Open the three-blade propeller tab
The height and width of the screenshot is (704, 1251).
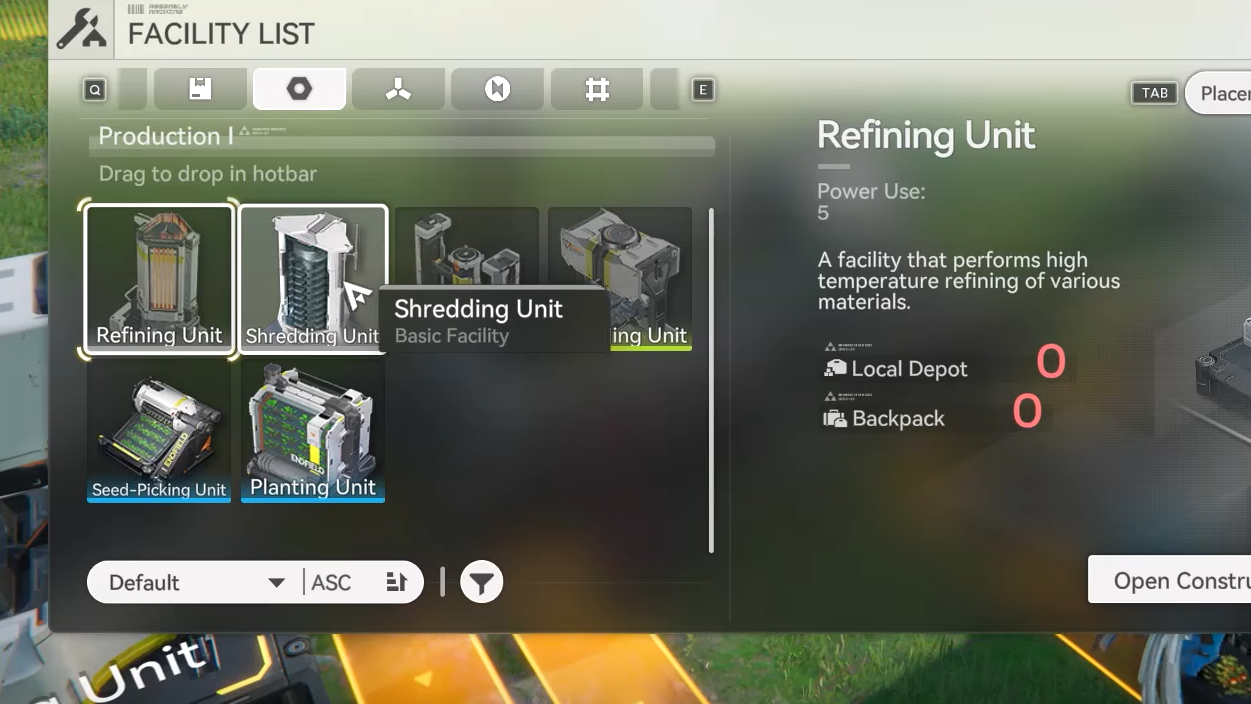point(398,90)
